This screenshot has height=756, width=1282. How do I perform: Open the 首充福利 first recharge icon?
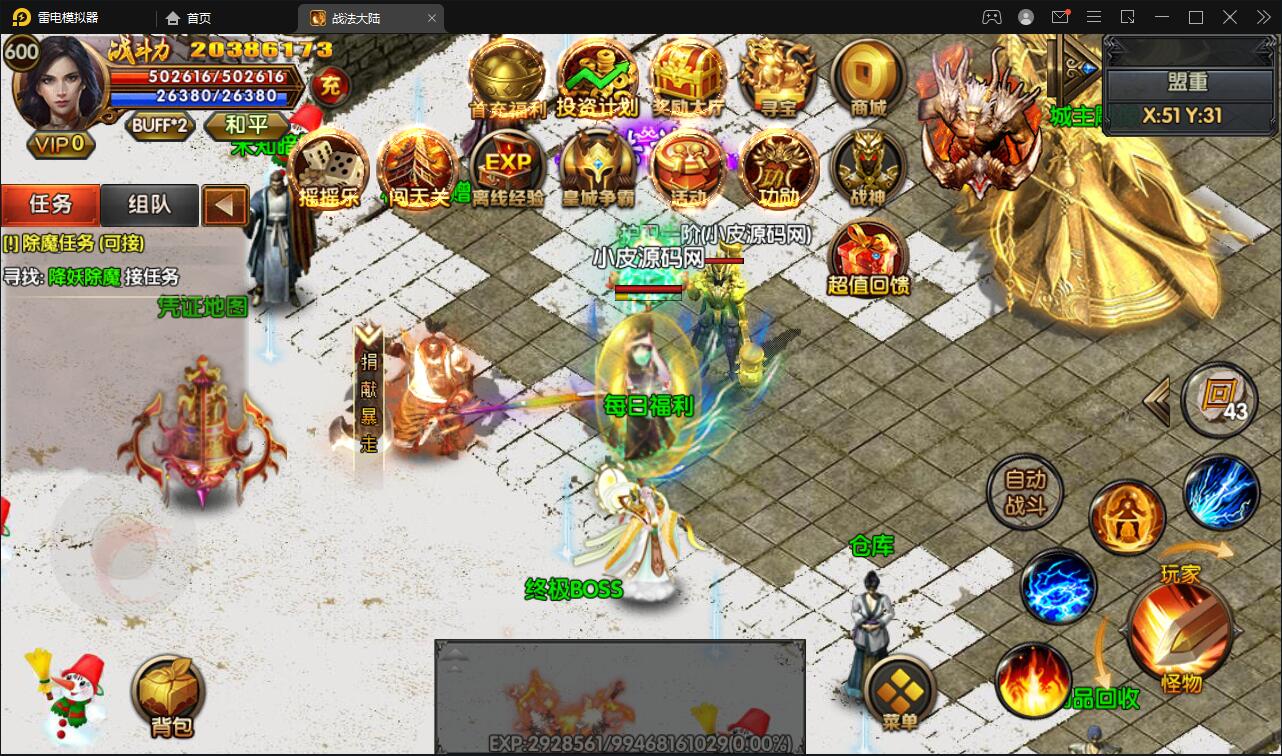point(507,77)
